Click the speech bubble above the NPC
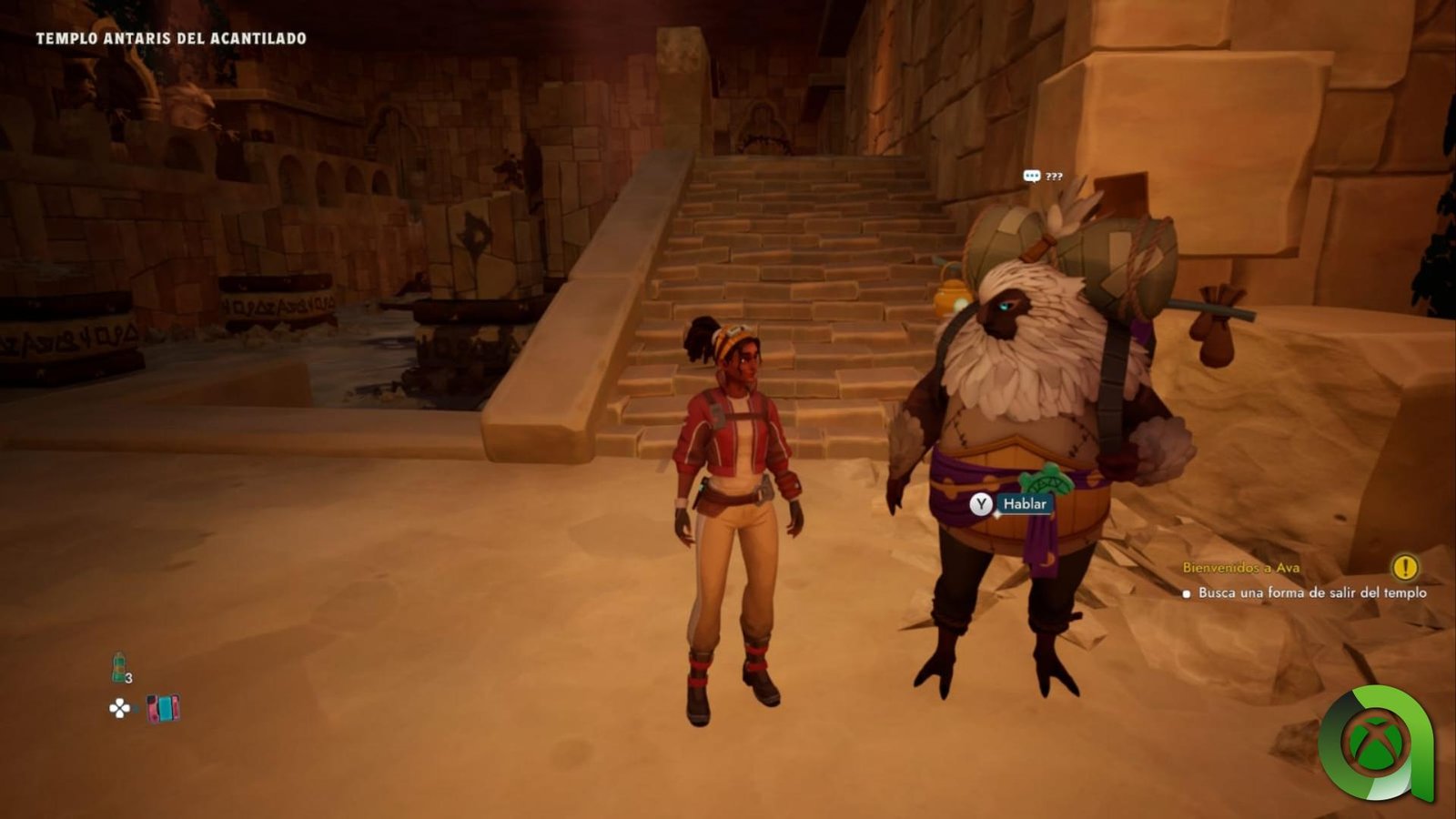 click(1032, 177)
